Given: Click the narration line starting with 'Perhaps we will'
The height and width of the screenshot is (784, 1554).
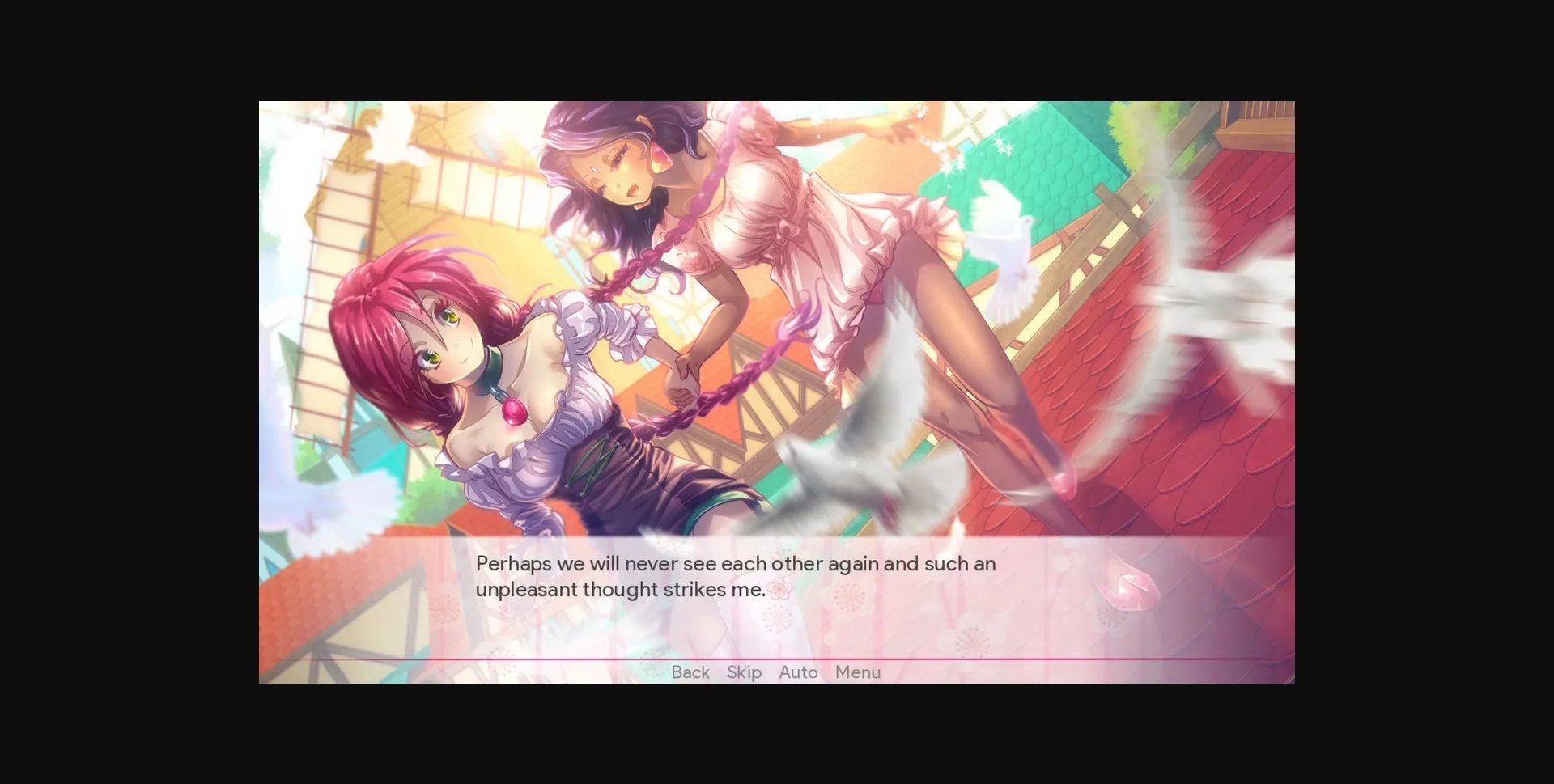Looking at the screenshot, I should tap(735, 564).
